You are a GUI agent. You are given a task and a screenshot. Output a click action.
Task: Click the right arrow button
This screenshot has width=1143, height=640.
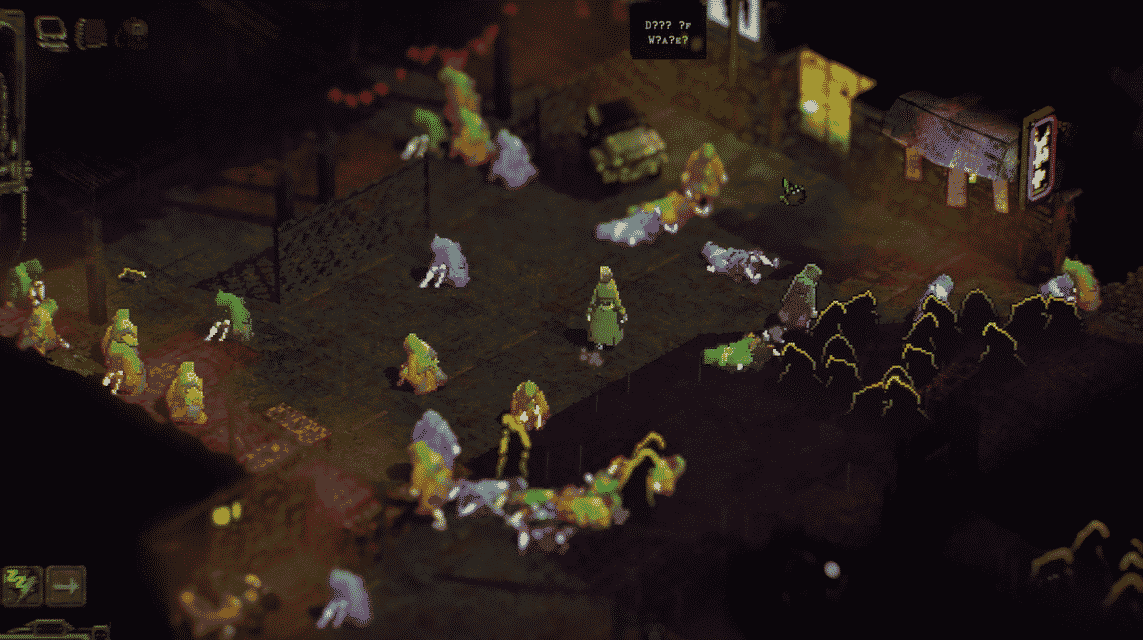66,585
